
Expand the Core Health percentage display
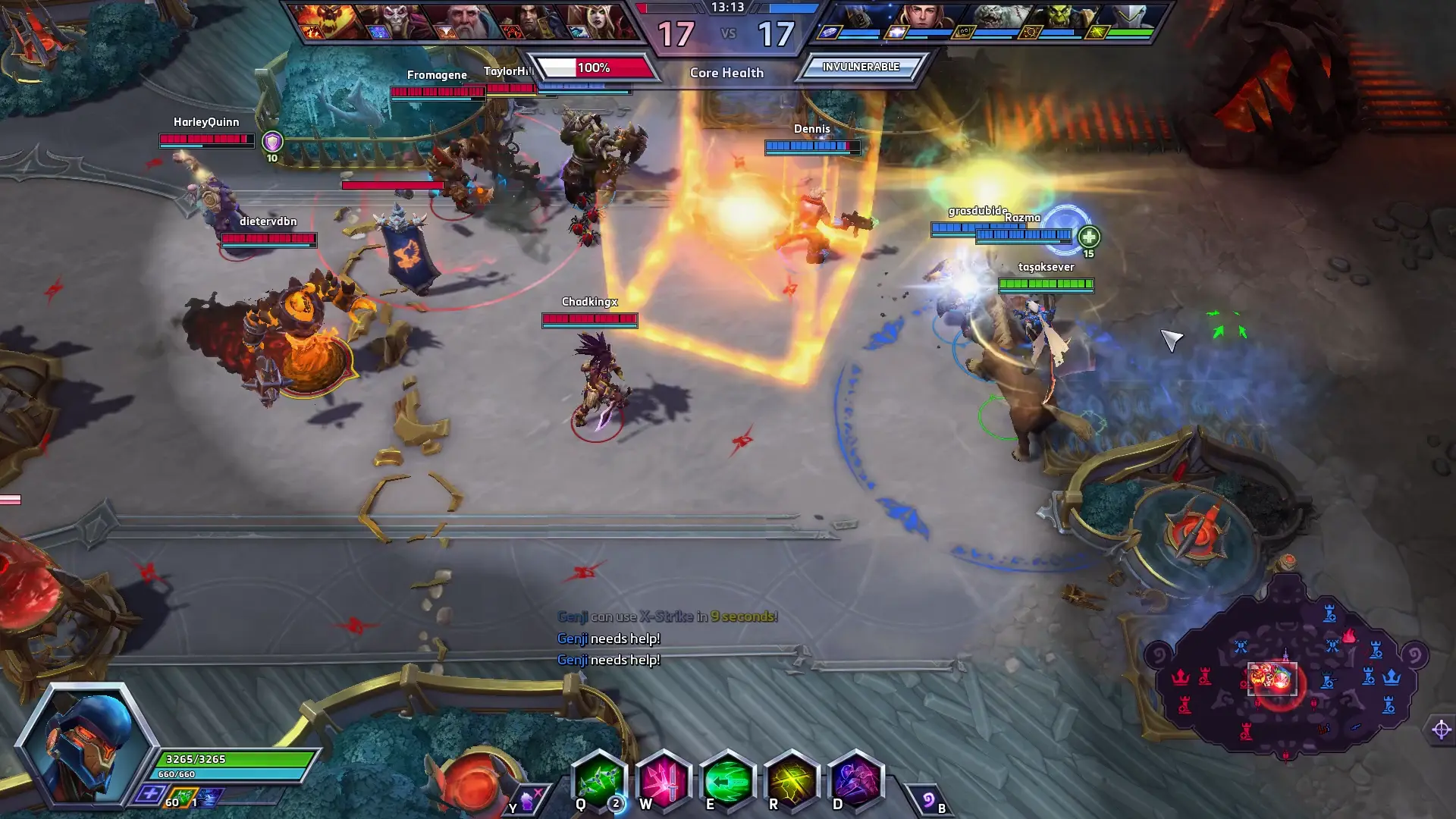point(594,68)
